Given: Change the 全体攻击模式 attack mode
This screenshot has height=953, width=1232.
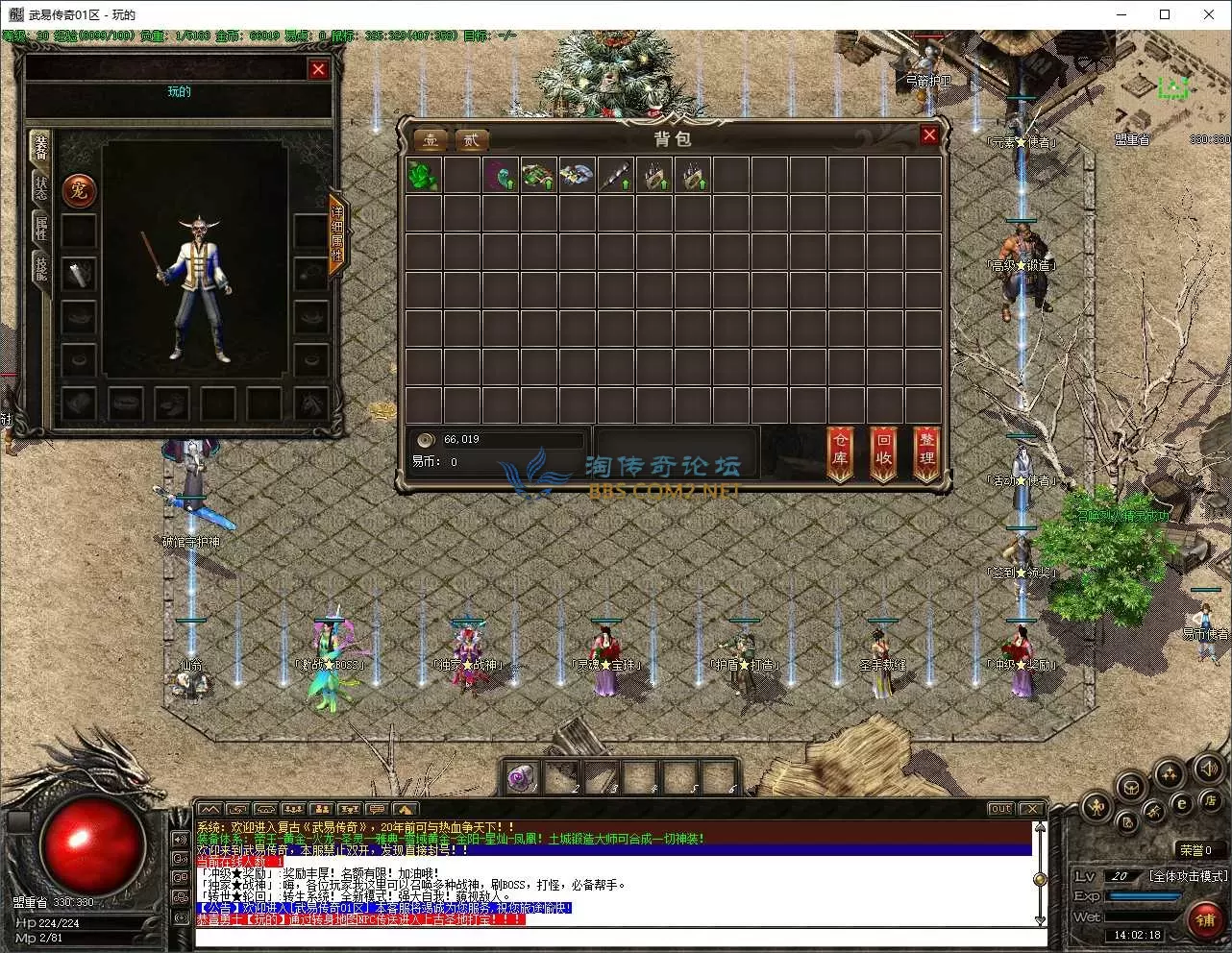Looking at the screenshot, I should pos(1188,876).
